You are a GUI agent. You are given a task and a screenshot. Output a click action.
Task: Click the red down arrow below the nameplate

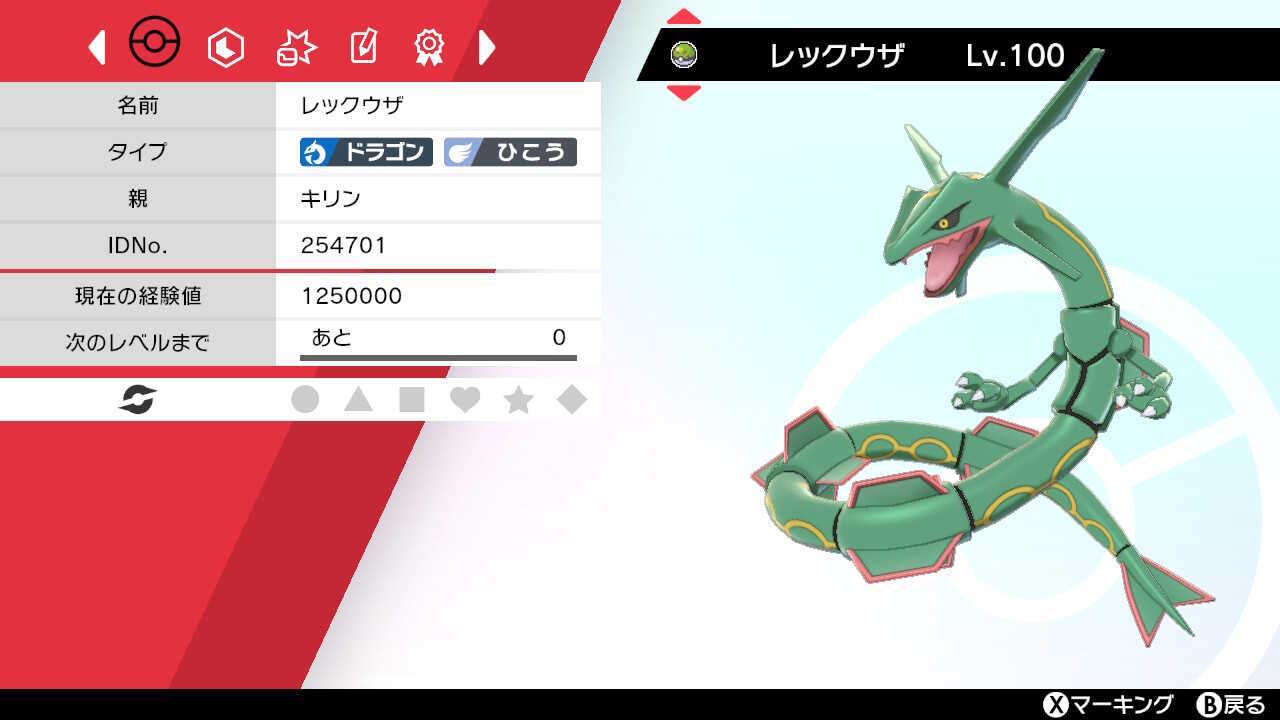684,91
